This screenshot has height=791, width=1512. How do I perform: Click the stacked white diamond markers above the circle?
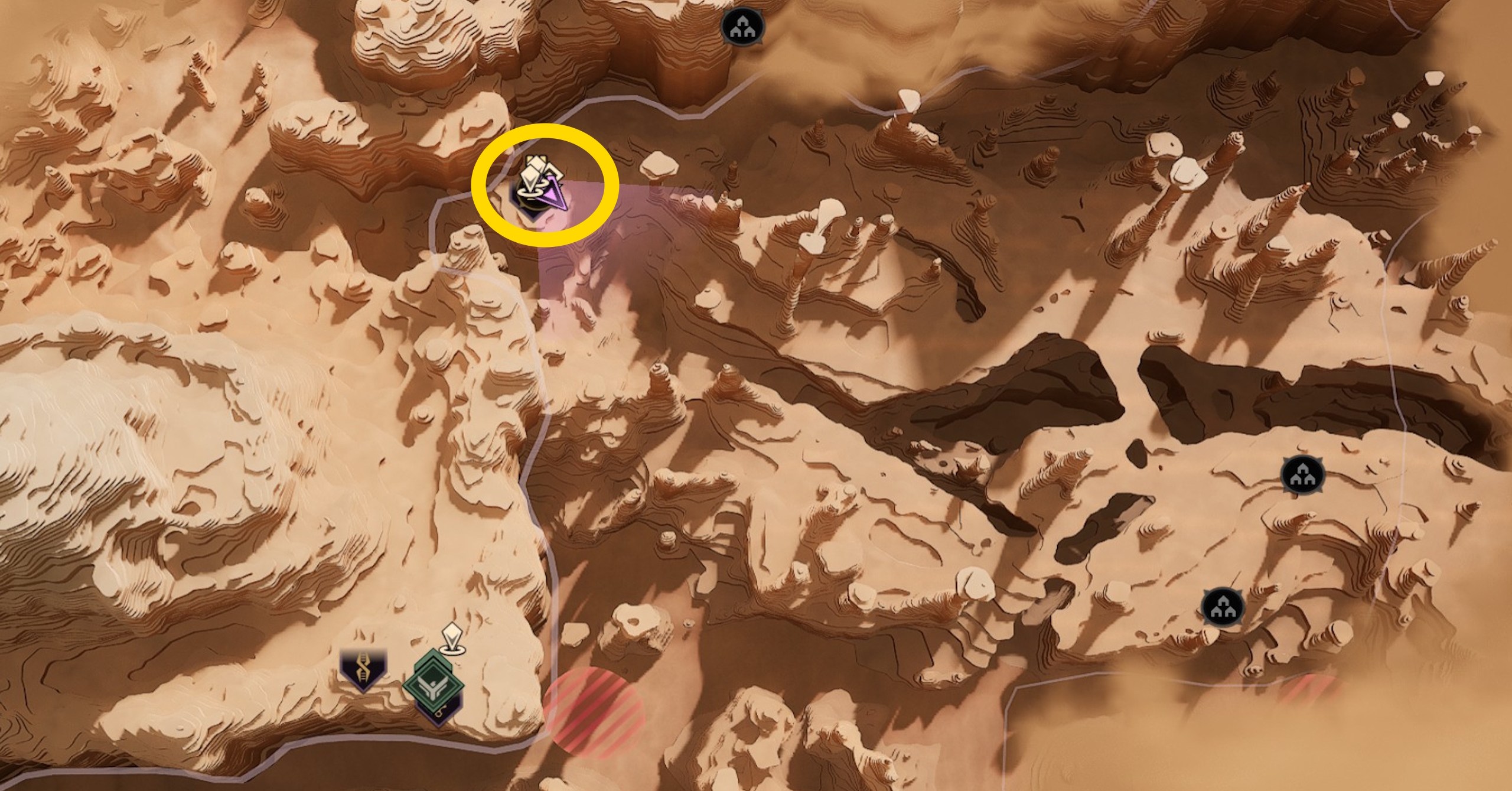(x=535, y=170)
